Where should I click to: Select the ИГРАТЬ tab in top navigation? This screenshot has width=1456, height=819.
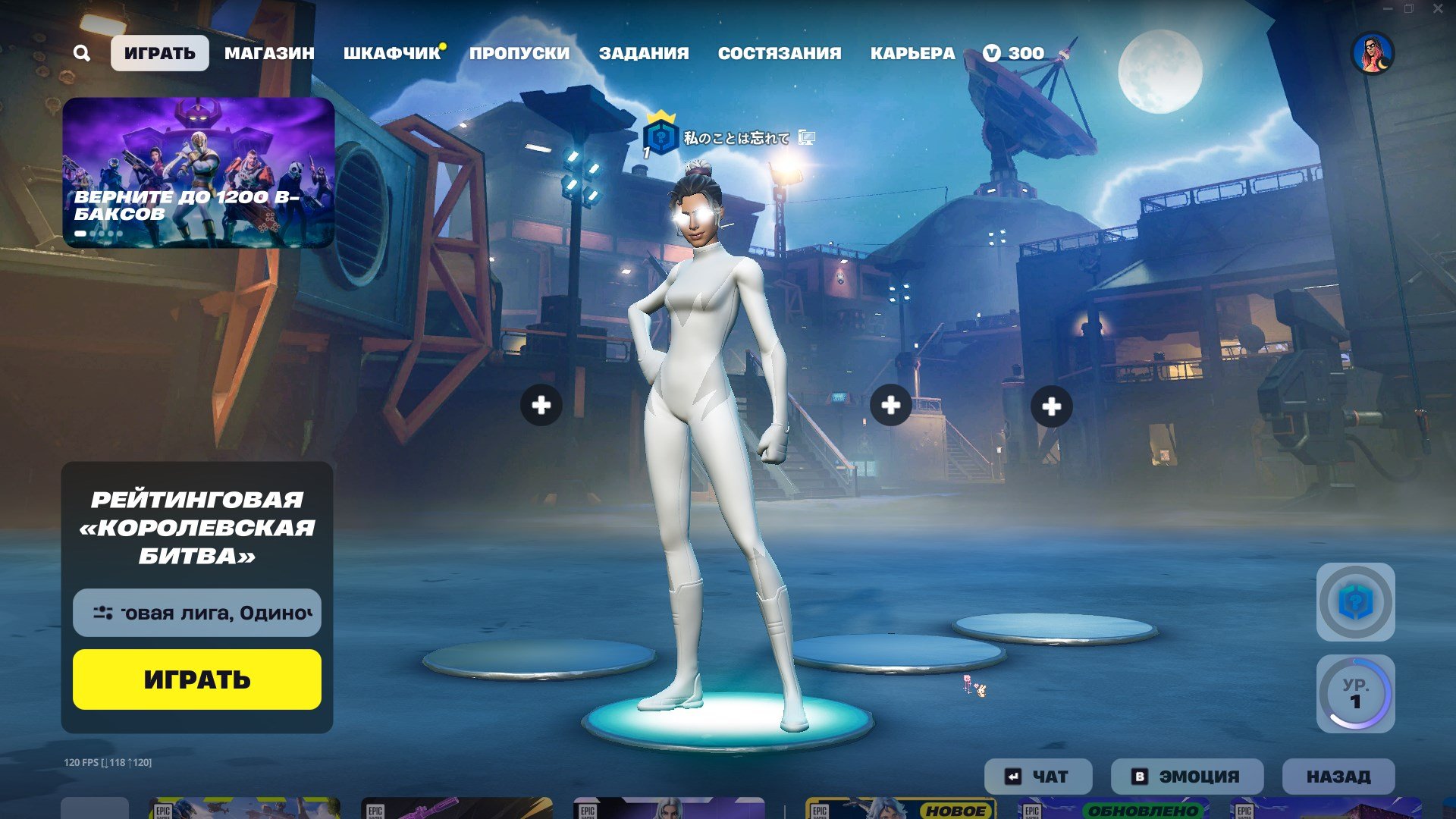(159, 53)
